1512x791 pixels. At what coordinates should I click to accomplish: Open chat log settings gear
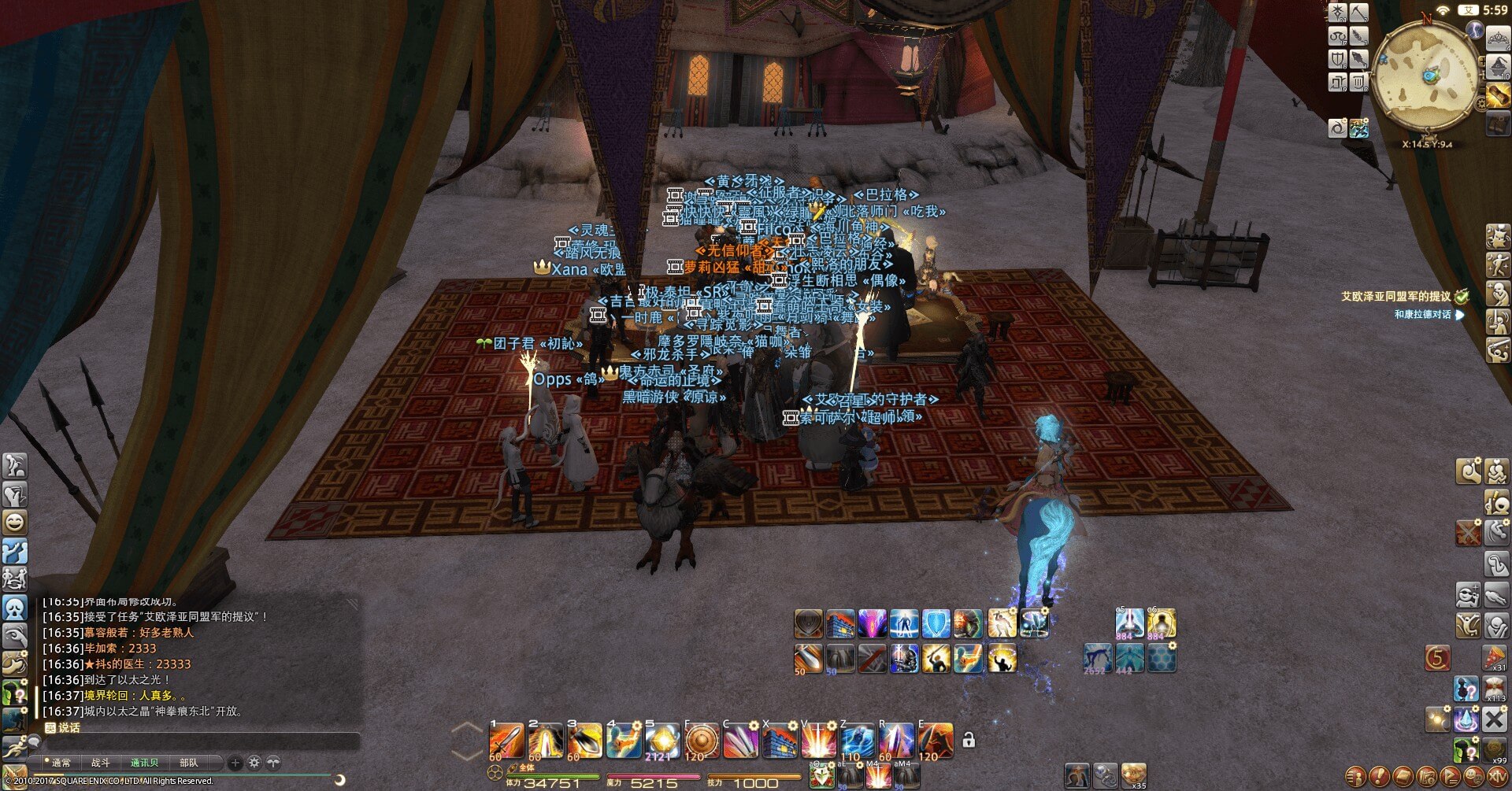[254, 763]
